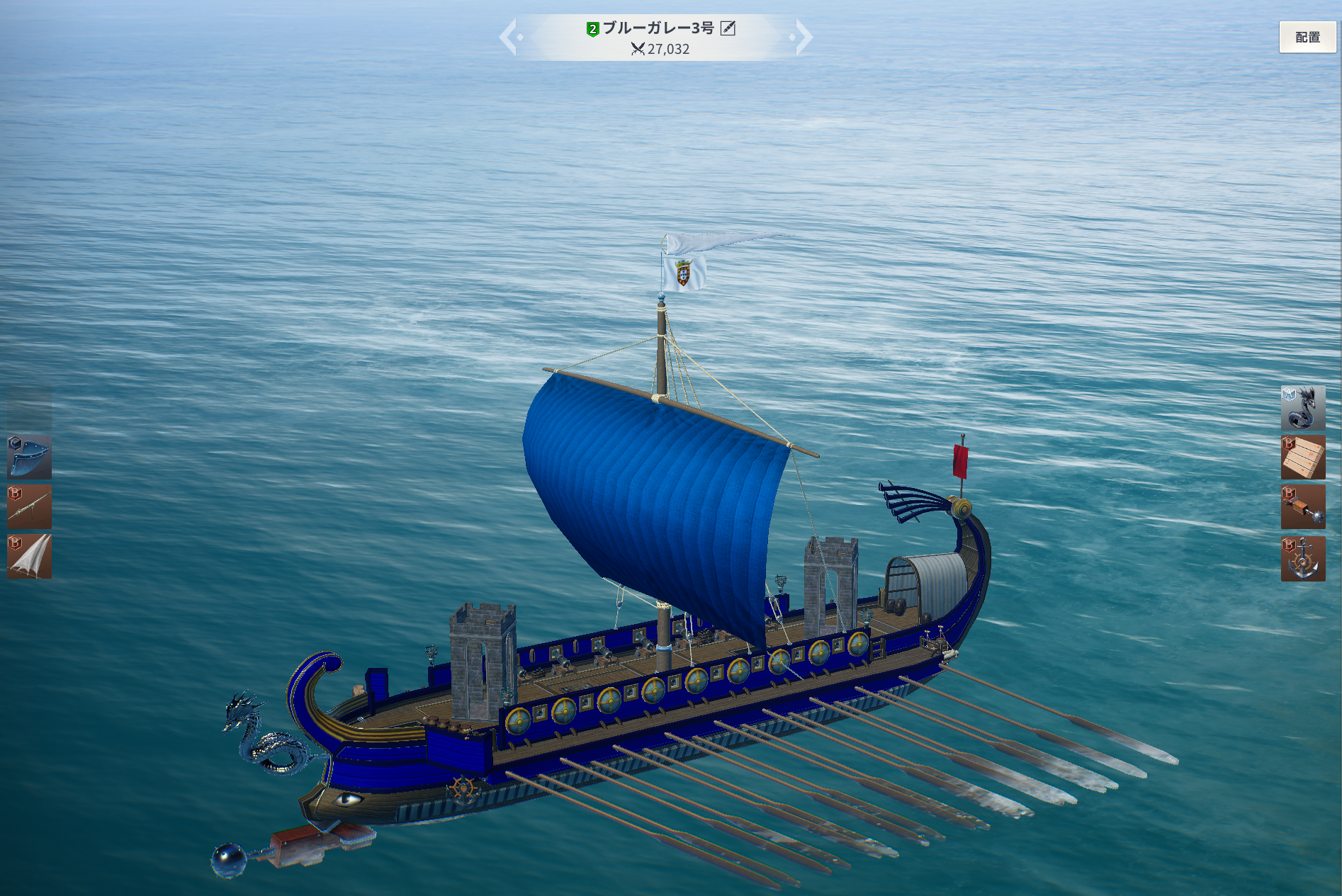Open the 配置 button
The height and width of the screenshot is (896, 1342).
[x=1307, y=38]
